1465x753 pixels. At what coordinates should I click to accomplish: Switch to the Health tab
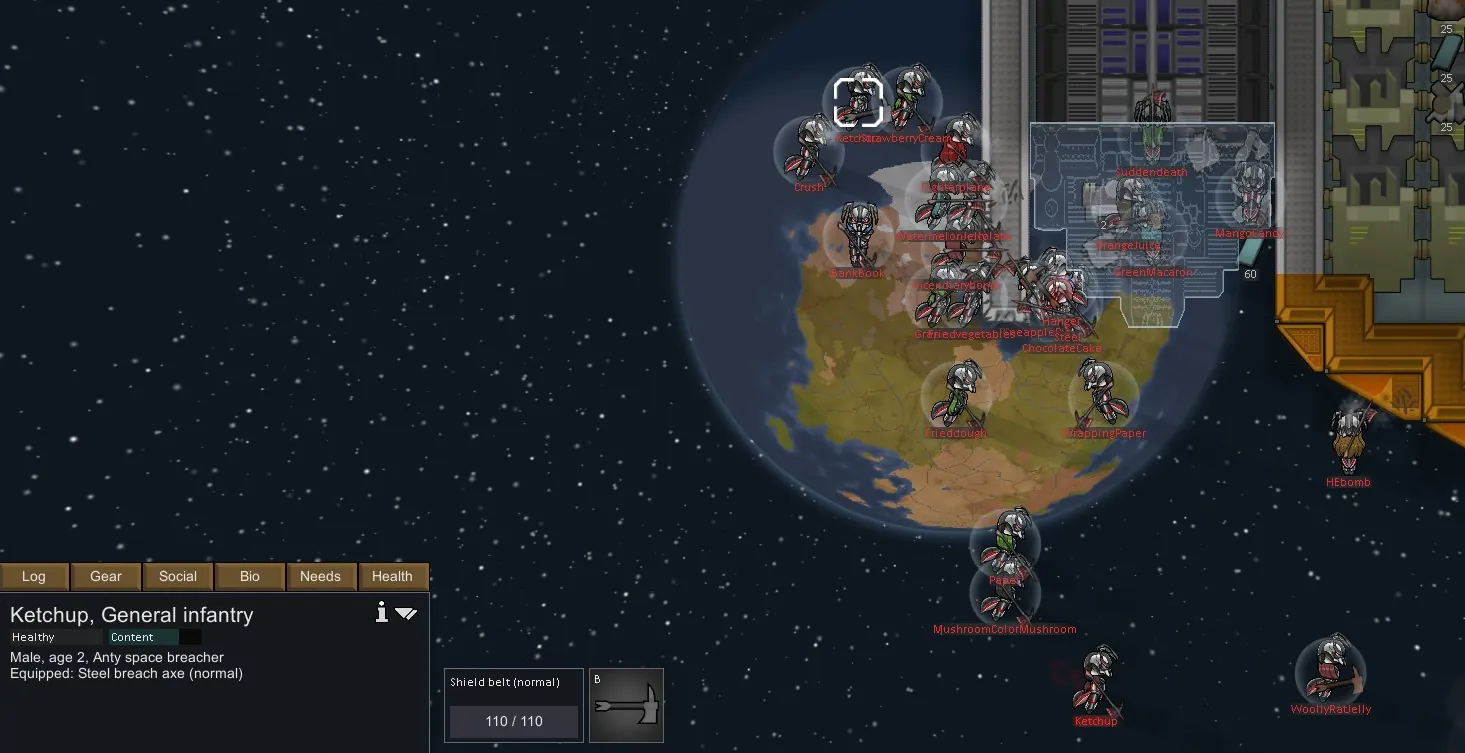[392, 576]
